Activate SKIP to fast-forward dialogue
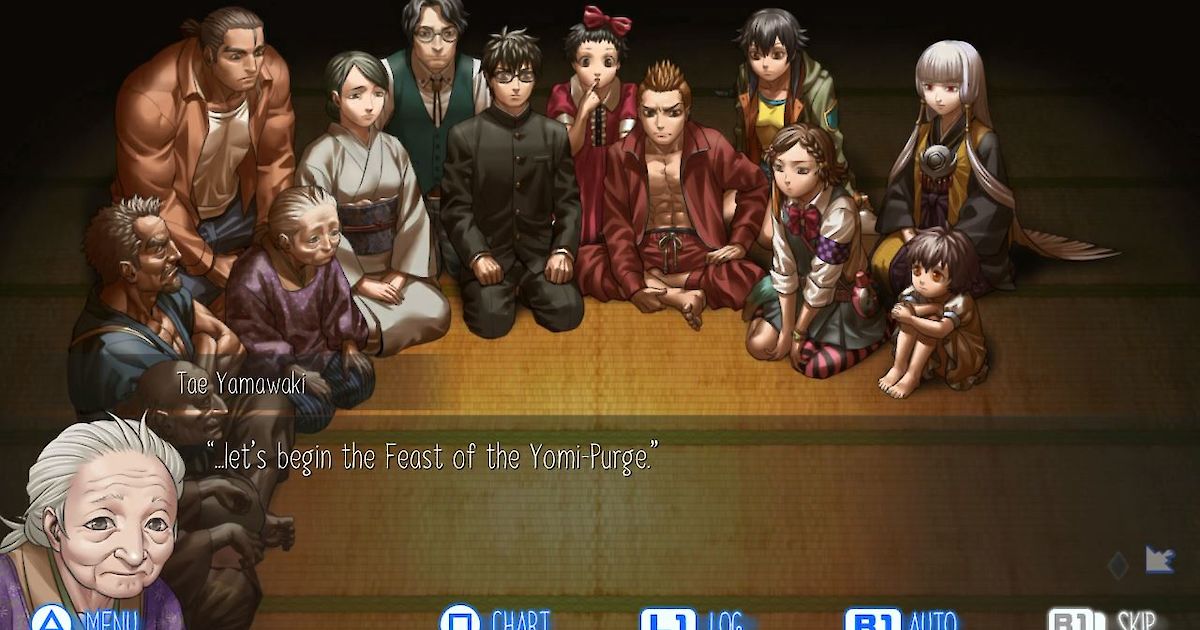This screenshot has width=1200, height=630. click(1105, 620)
